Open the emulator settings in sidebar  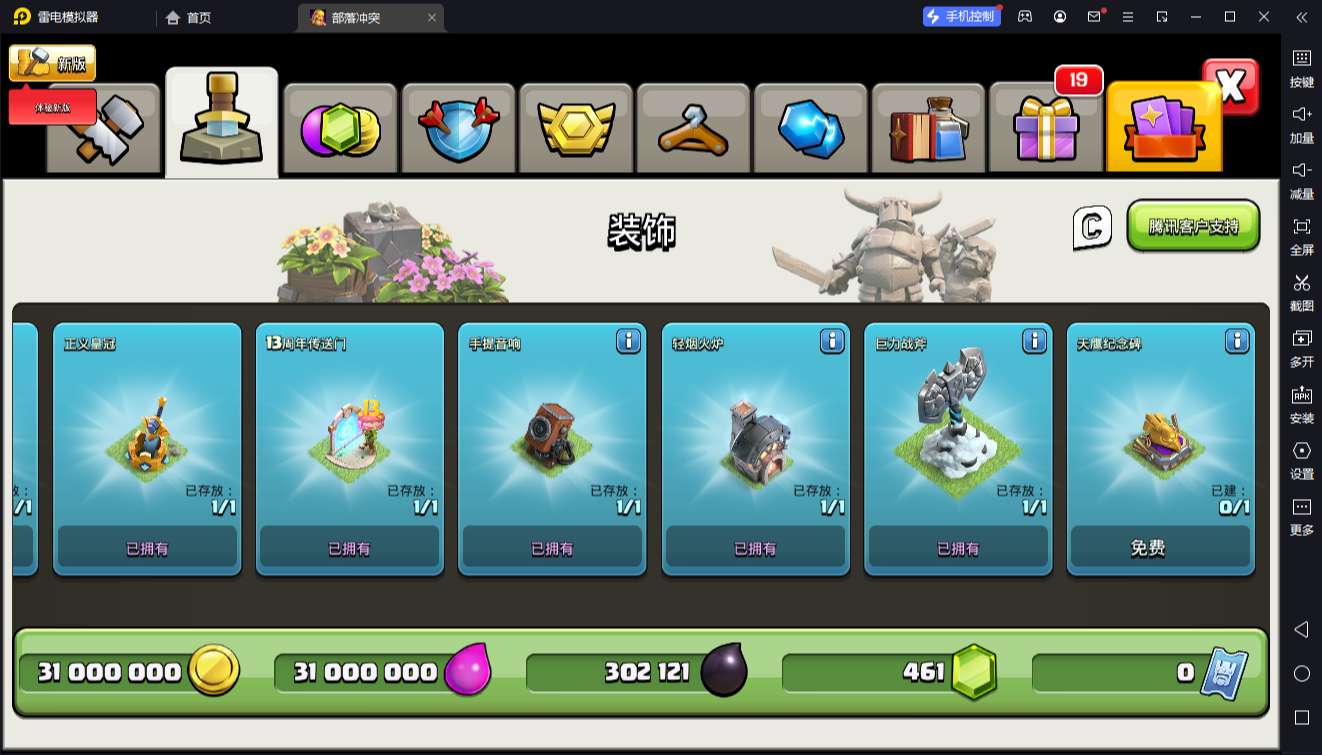1301,460
